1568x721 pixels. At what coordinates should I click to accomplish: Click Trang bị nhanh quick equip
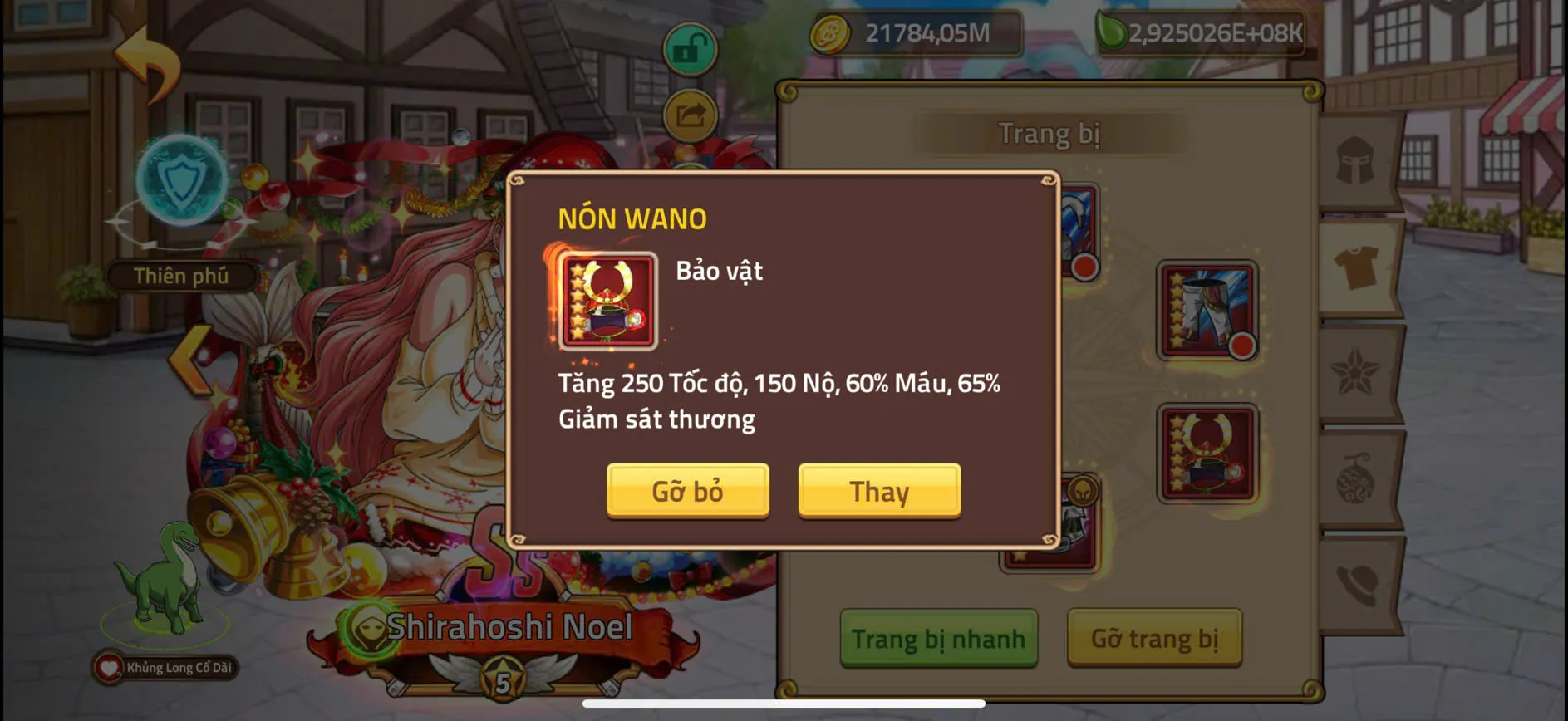point(939,640)
